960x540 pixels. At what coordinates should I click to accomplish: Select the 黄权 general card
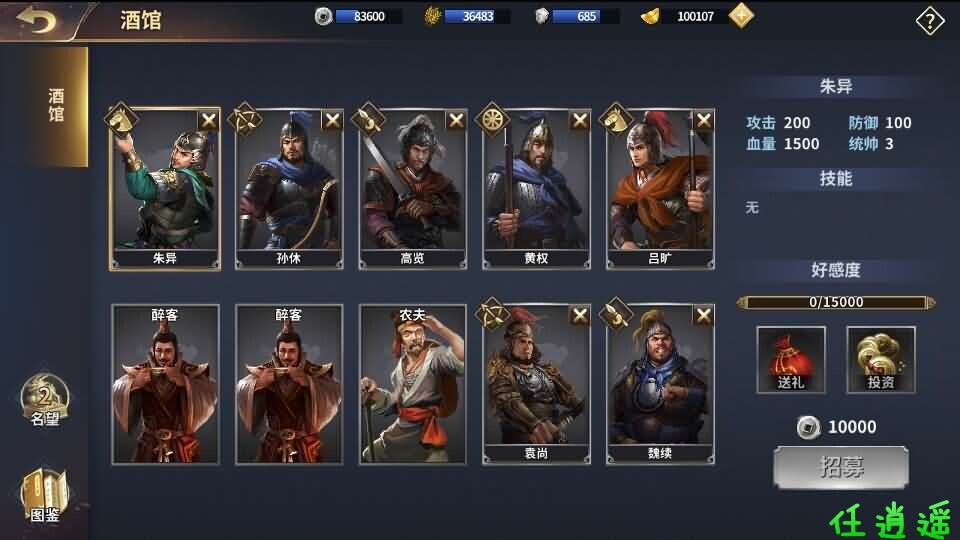(537, 190)
